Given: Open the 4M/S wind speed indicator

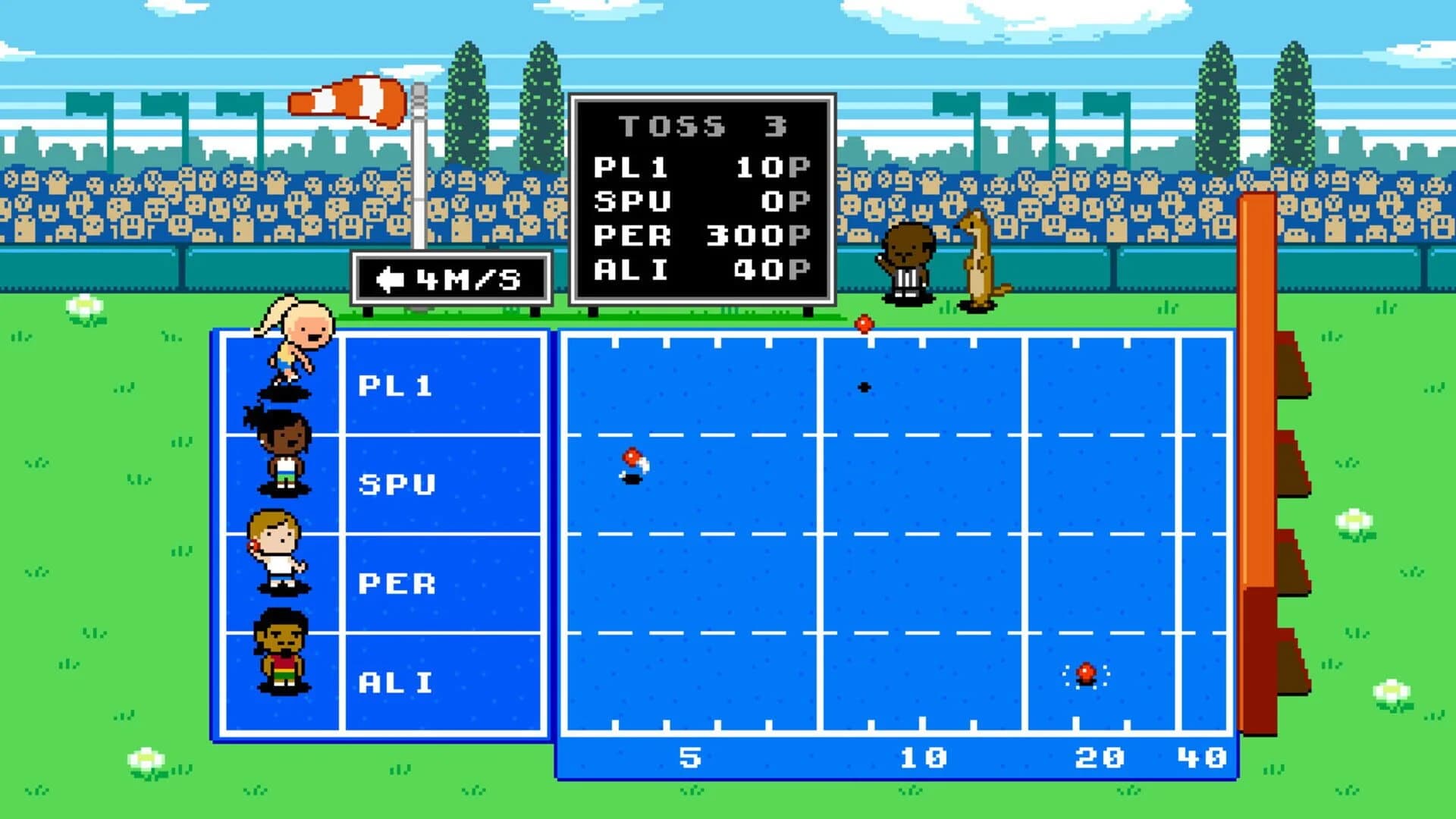Looking at the screenshot, I should (451, 279).
